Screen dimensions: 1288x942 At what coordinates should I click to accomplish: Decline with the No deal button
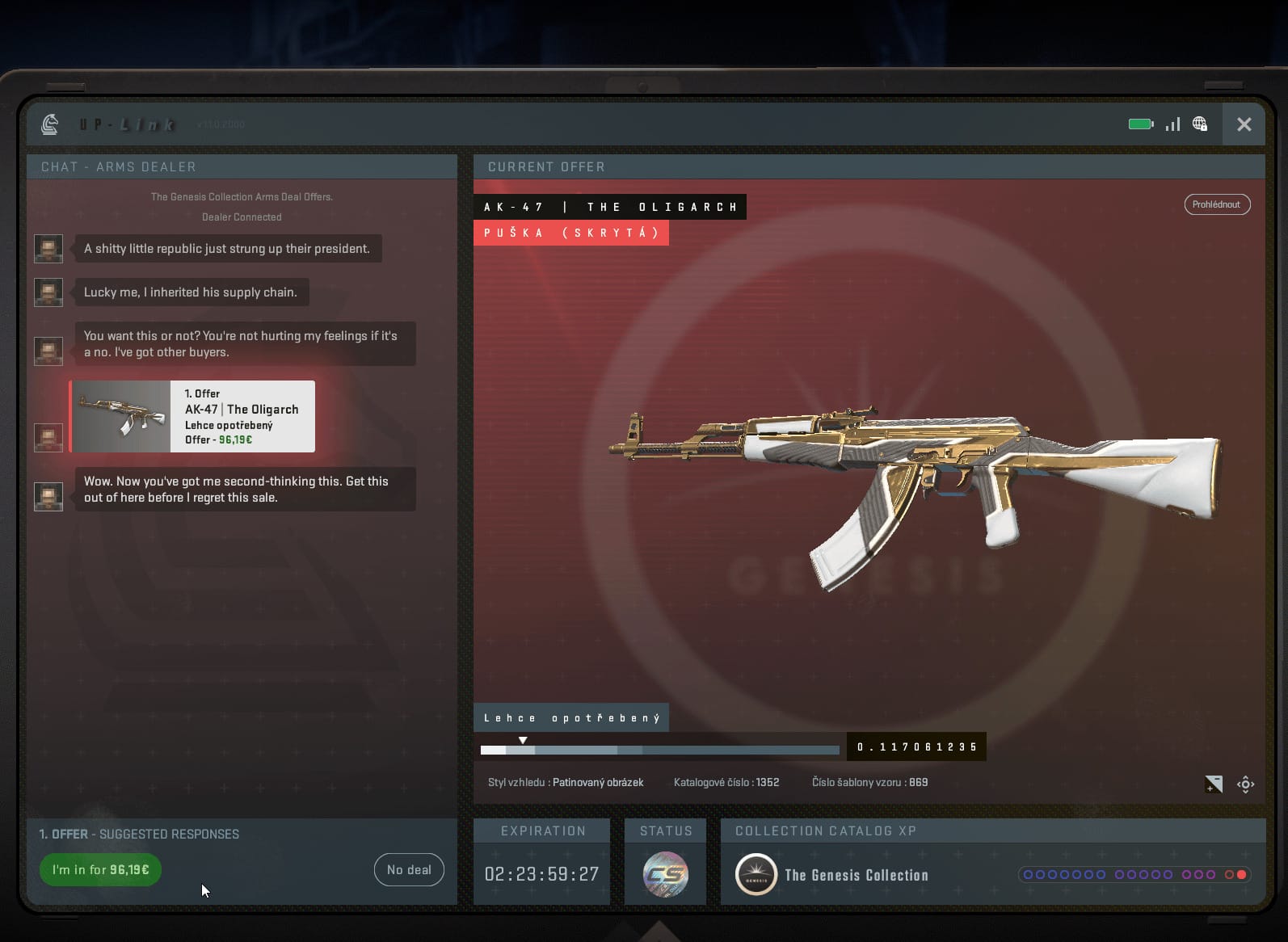(x=409, y=870)
